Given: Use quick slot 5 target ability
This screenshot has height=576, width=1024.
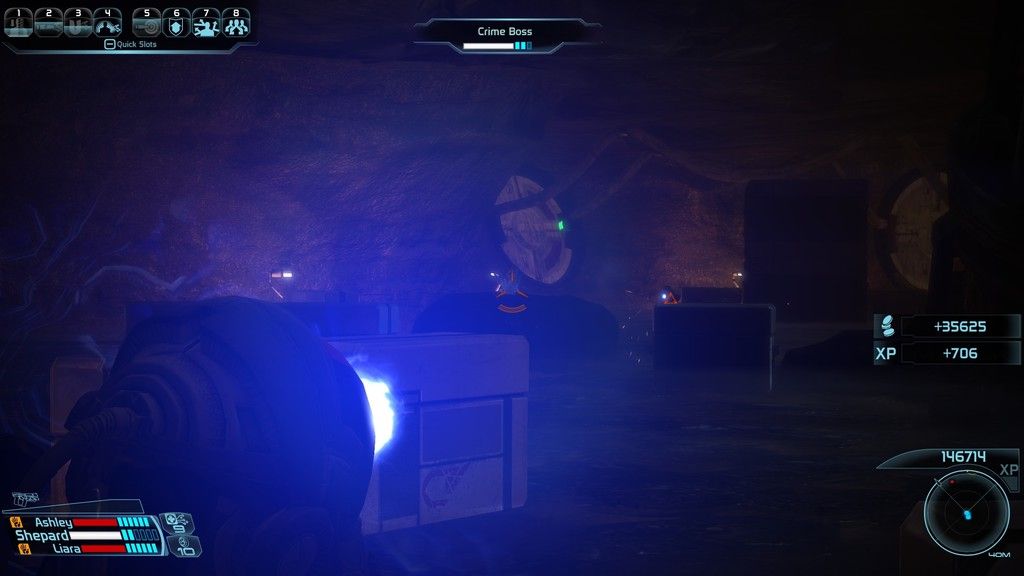Looking at the screenshot, I should [x=147, y=22].
